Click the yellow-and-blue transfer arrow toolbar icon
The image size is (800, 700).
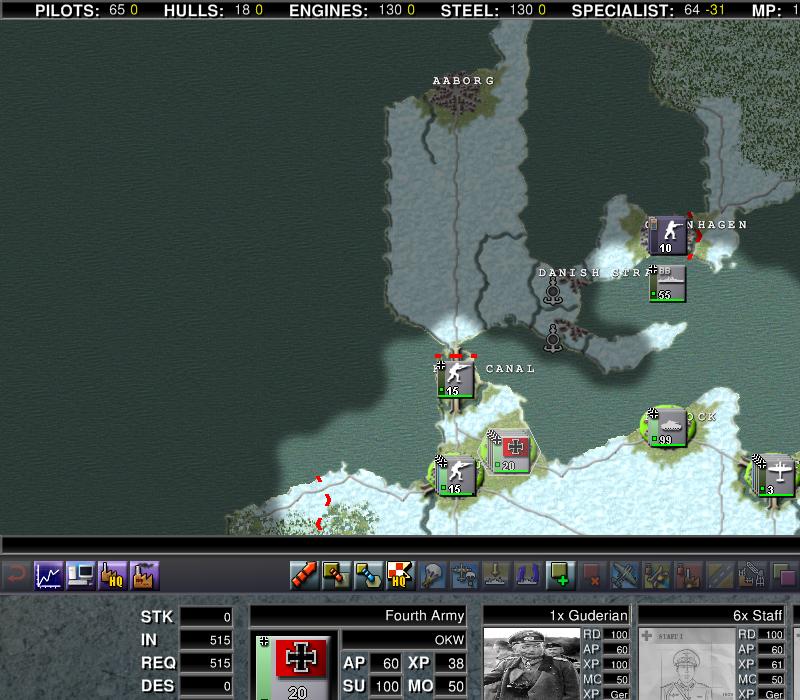(368, 575)
